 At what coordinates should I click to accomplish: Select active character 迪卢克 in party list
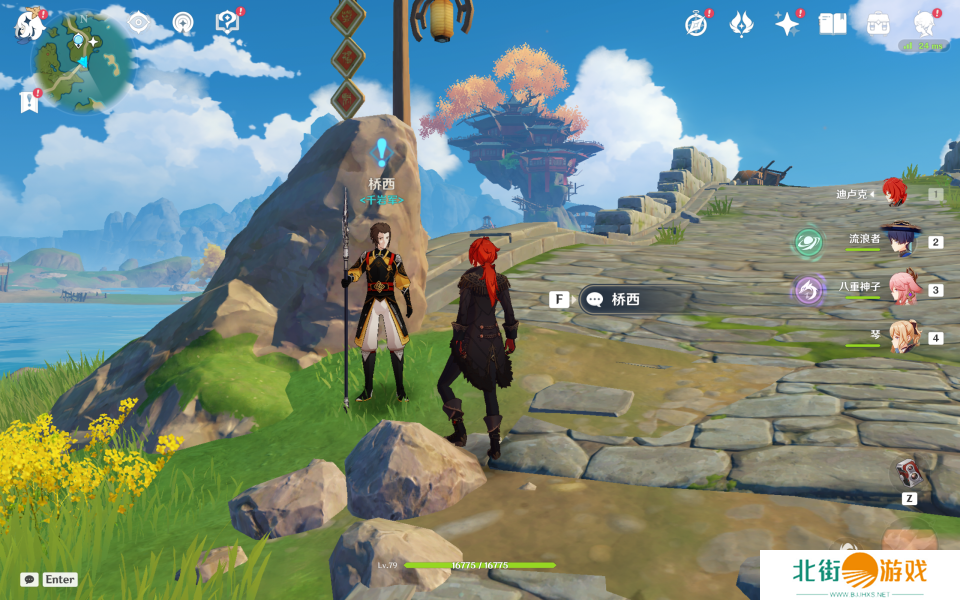point(895,193)
